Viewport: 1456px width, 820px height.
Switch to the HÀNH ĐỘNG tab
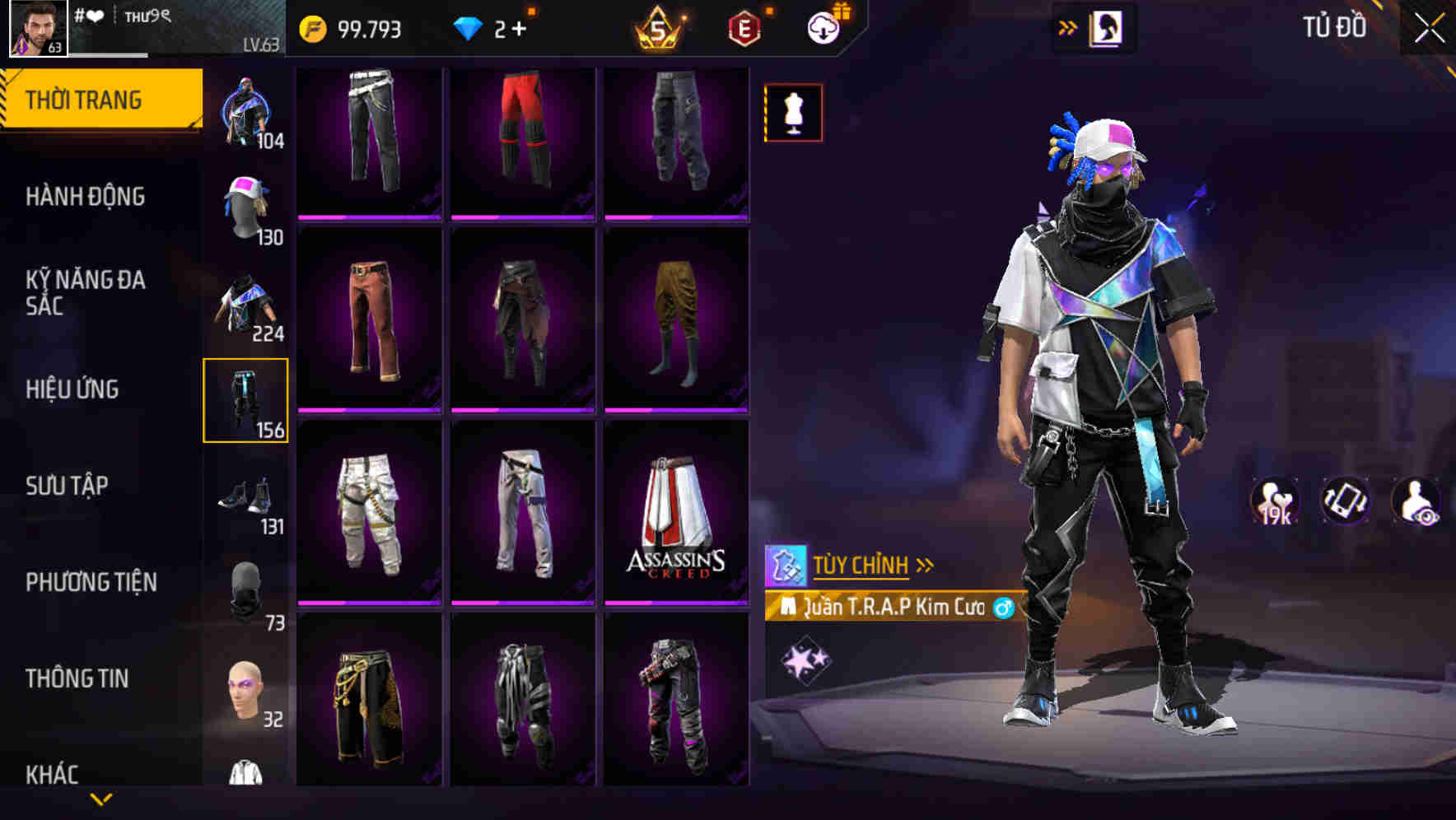85,197
